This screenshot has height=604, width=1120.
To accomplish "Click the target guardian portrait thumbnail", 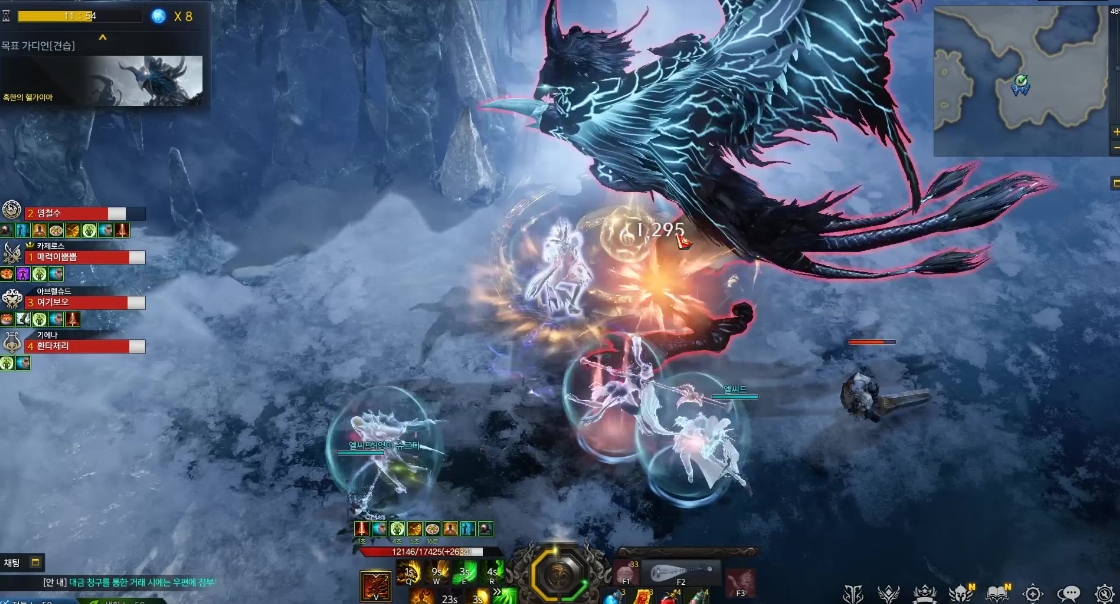I will 144,80.
